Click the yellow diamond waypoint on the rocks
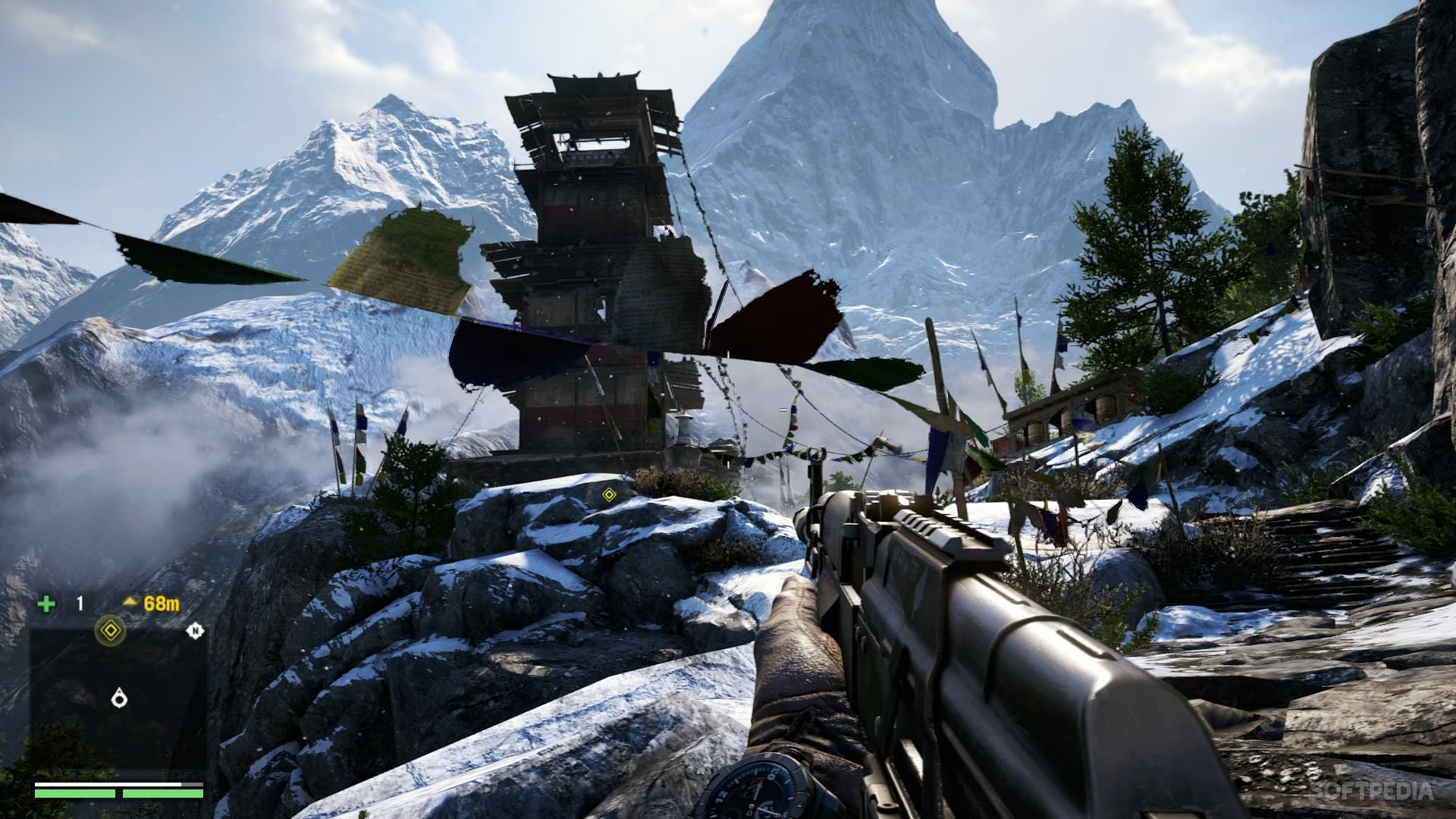The image size is (1456, 819). (x=607, y=496)
